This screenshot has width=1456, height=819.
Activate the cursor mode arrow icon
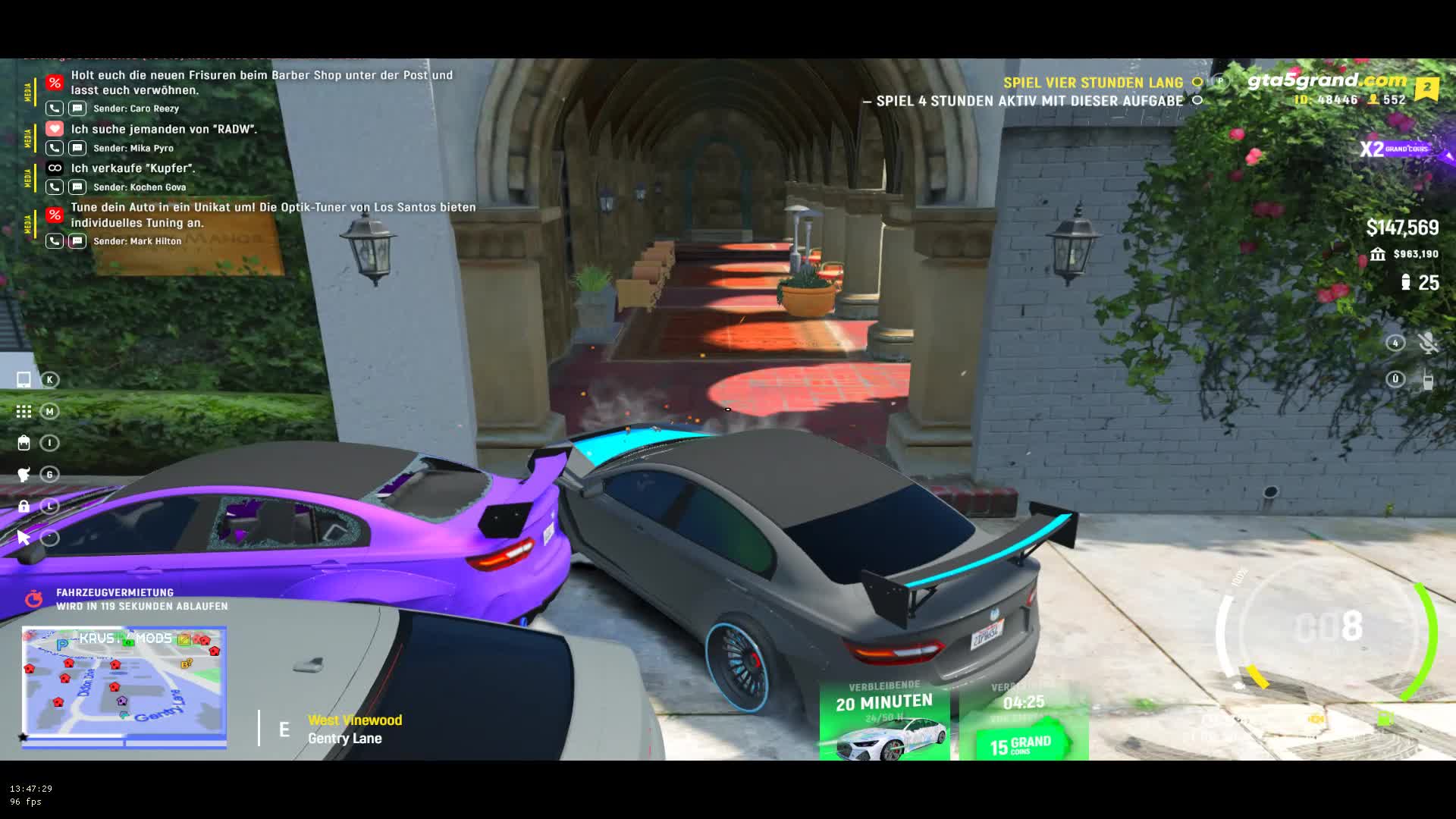pos(24,538)
